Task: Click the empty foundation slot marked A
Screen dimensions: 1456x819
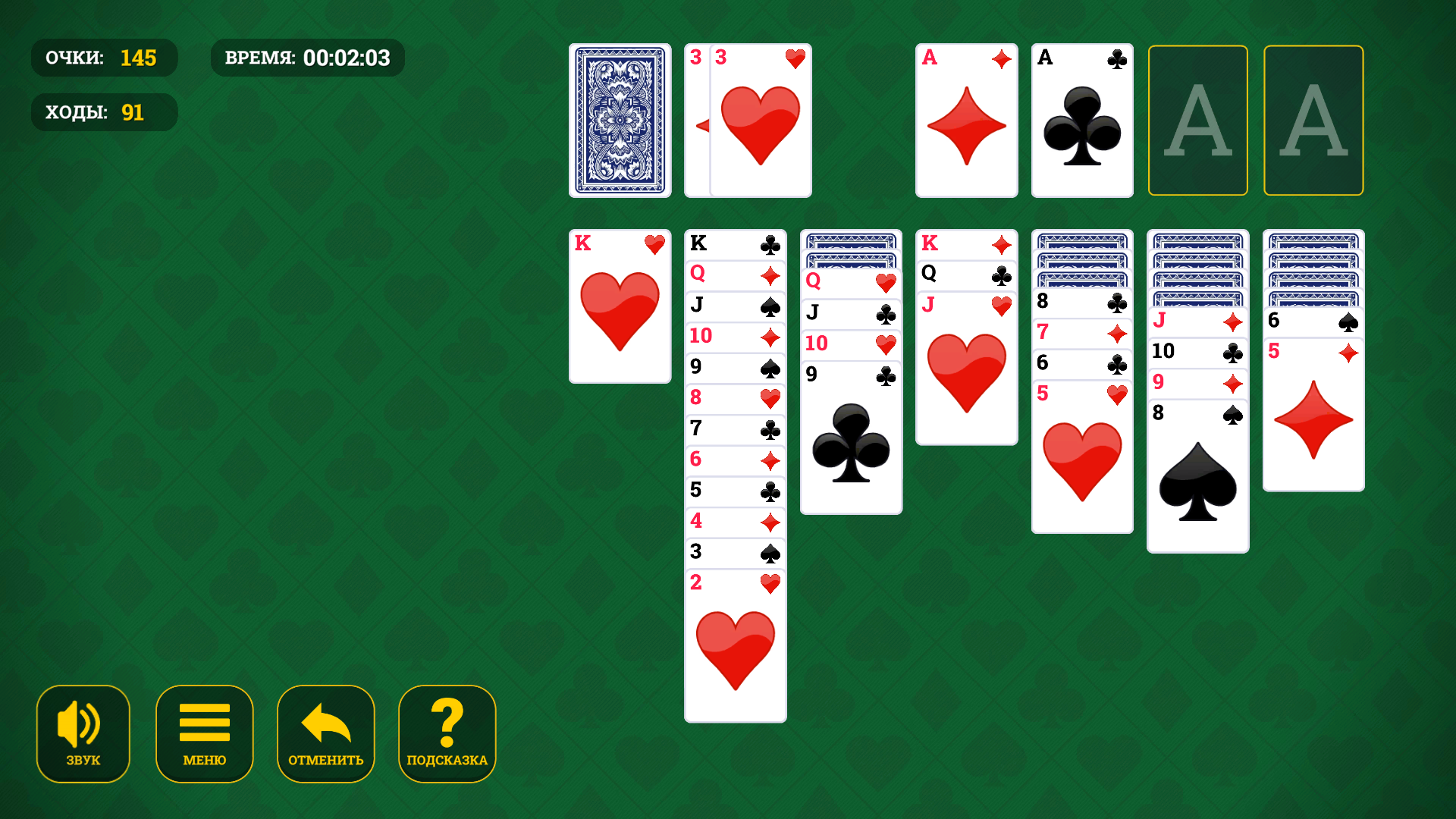Action: click(1198, 120)
